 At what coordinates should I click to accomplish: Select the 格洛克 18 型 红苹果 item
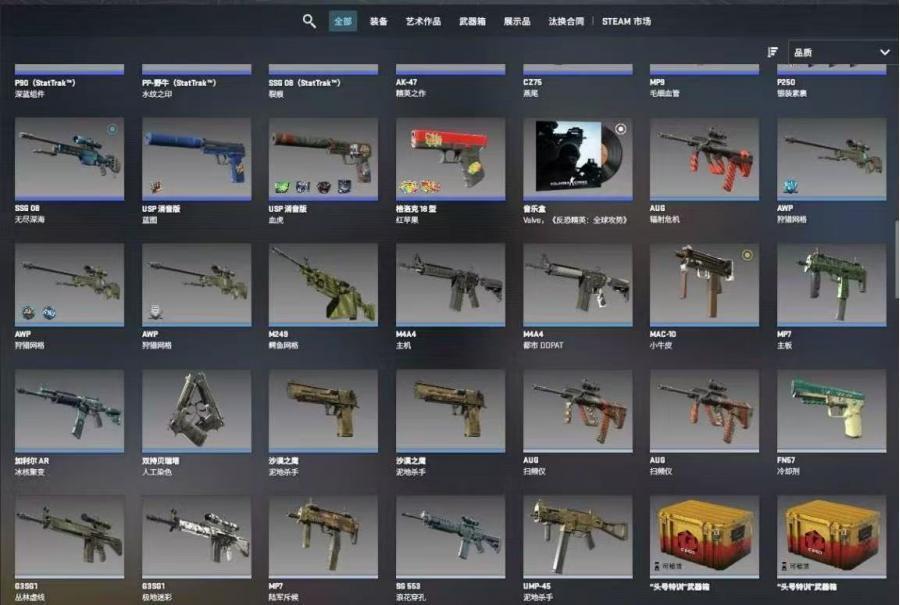450,158
